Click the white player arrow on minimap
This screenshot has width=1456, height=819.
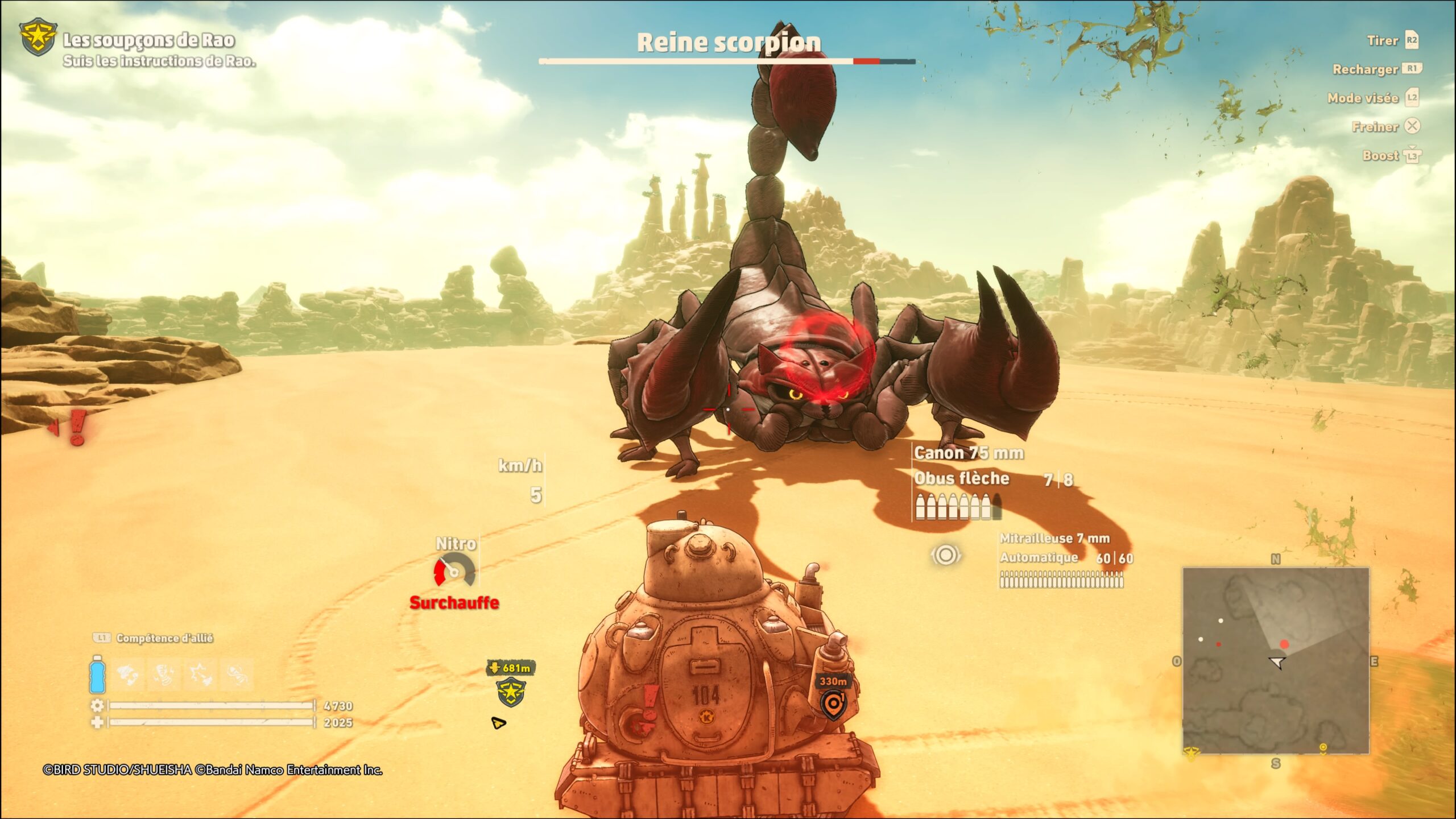point(1277,662)
